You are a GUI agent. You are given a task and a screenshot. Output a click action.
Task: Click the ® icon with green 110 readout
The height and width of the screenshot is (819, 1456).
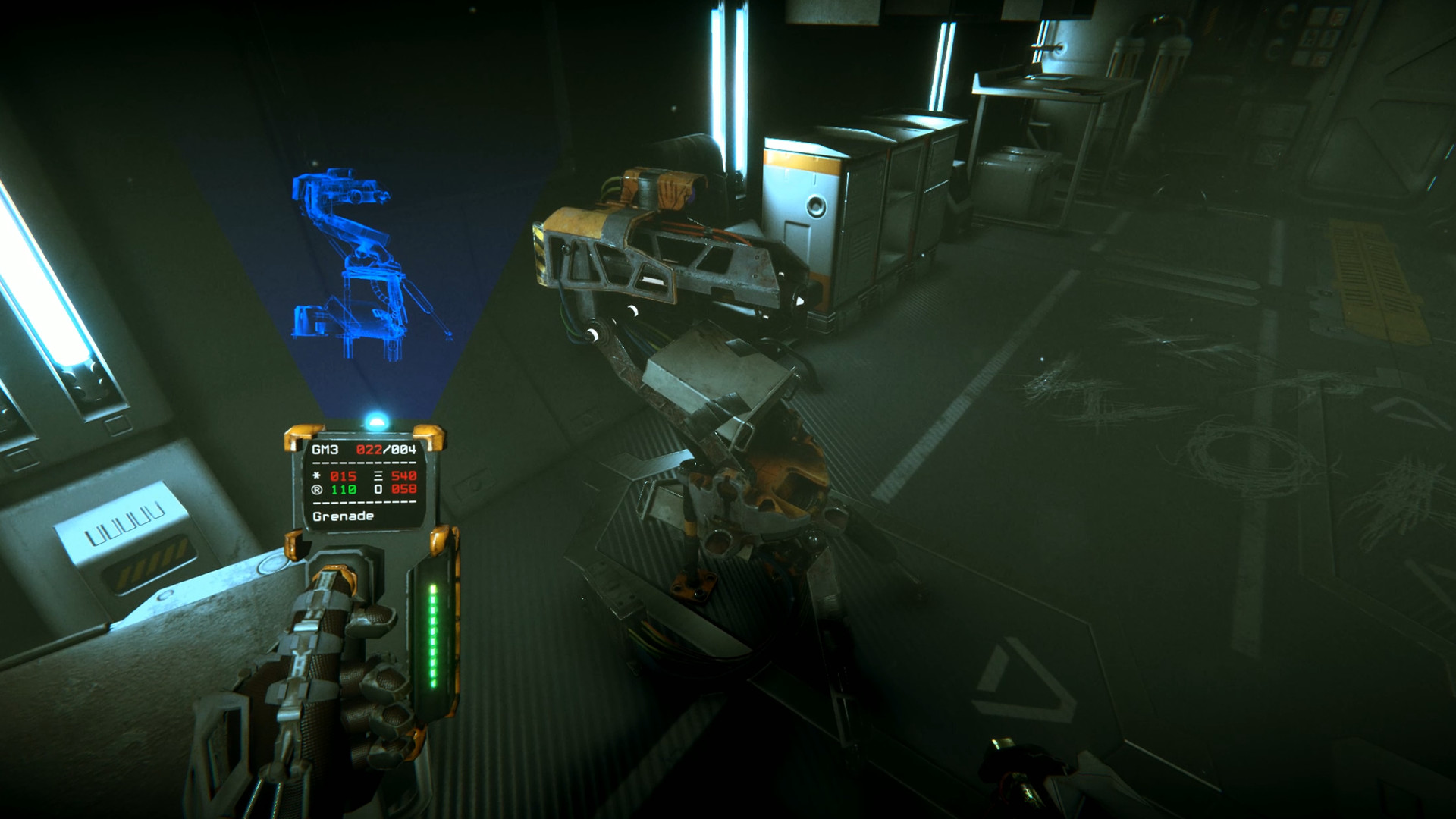[316, 489]
